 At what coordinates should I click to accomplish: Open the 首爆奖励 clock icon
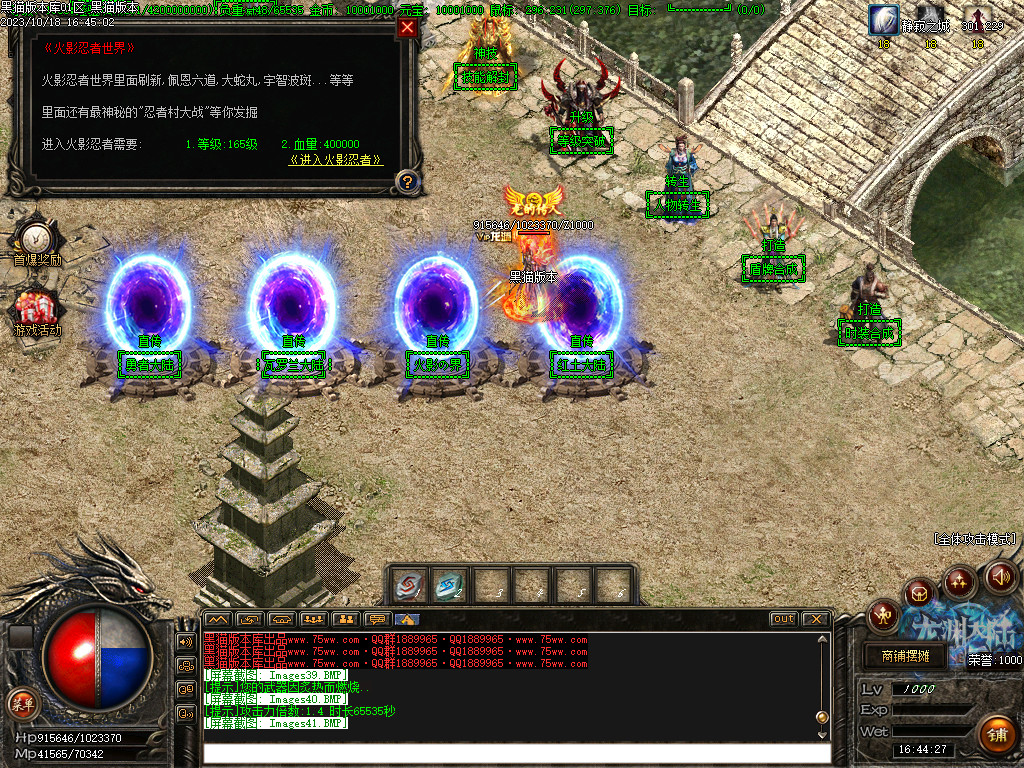click(x=36, y=237)
